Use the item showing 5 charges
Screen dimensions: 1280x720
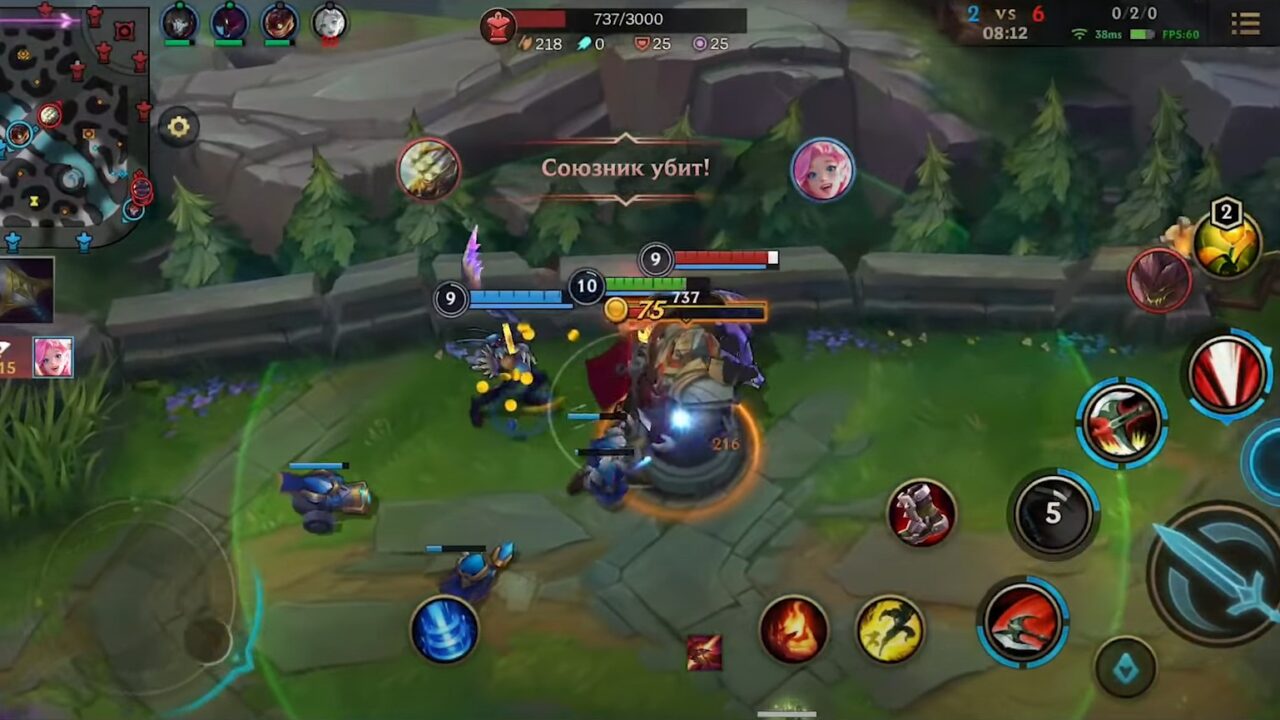pos(1050,514)
